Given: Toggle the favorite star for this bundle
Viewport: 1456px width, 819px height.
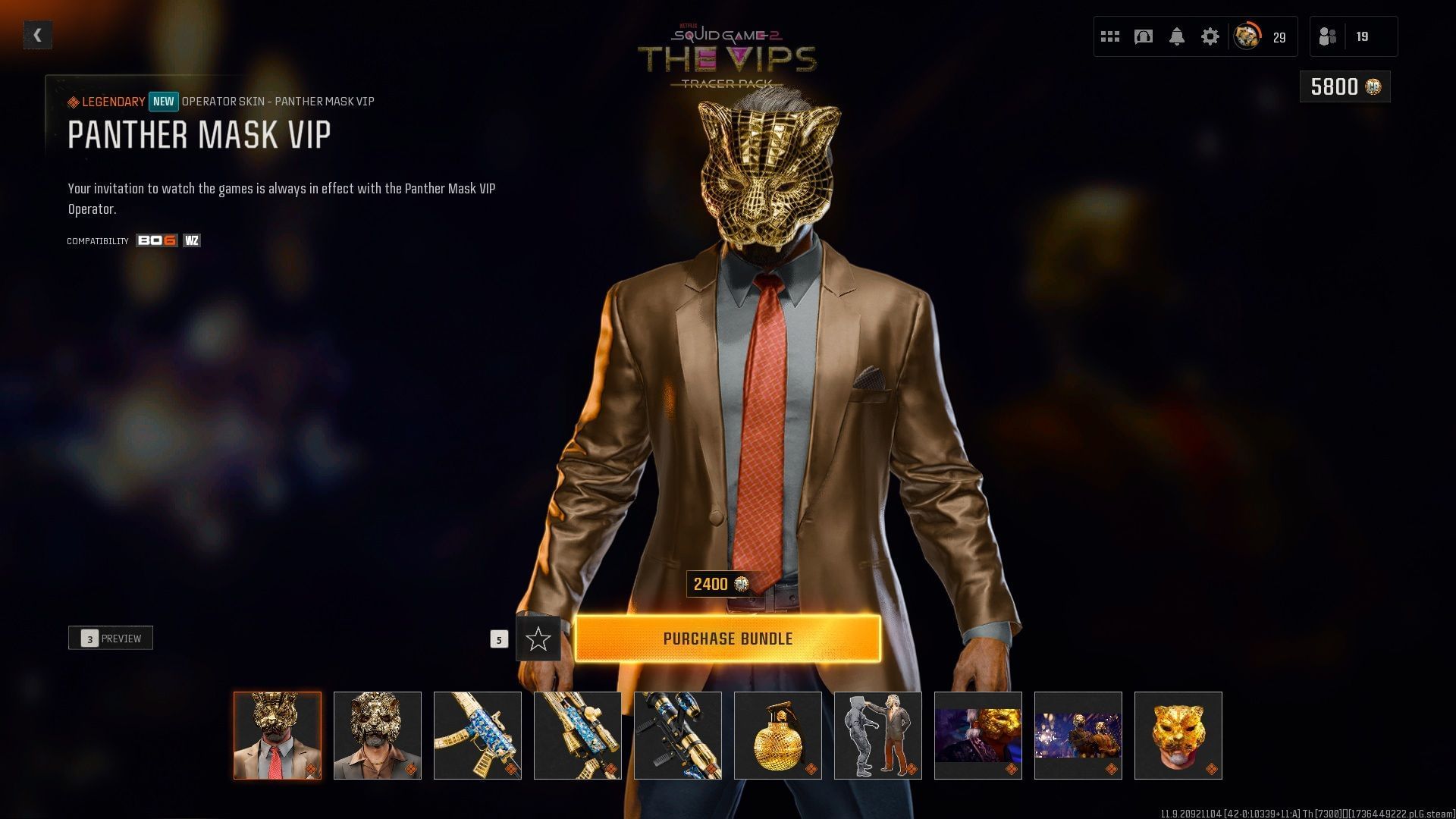Looking at the screenshot, I should coord(539,639).
